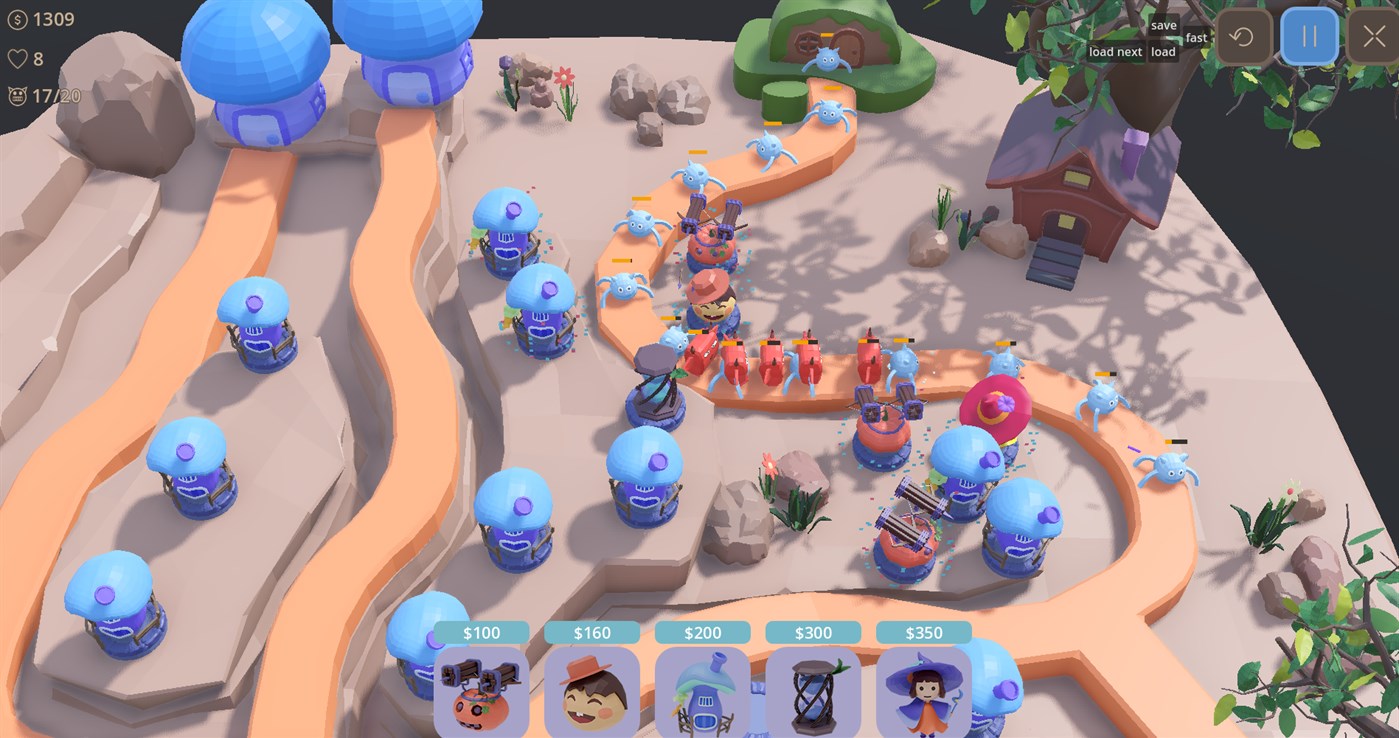Screen dimensions: 1399x738
Task: Pause the game with the blue pause button
Action: [1309, 36]
